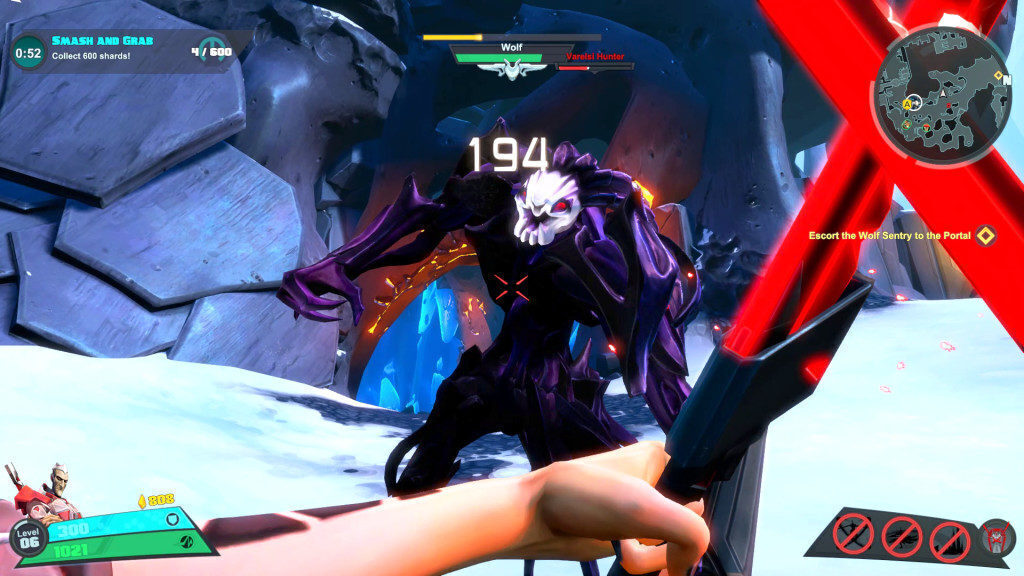Click the yellow A marker on the minimap

coord(909,103)
